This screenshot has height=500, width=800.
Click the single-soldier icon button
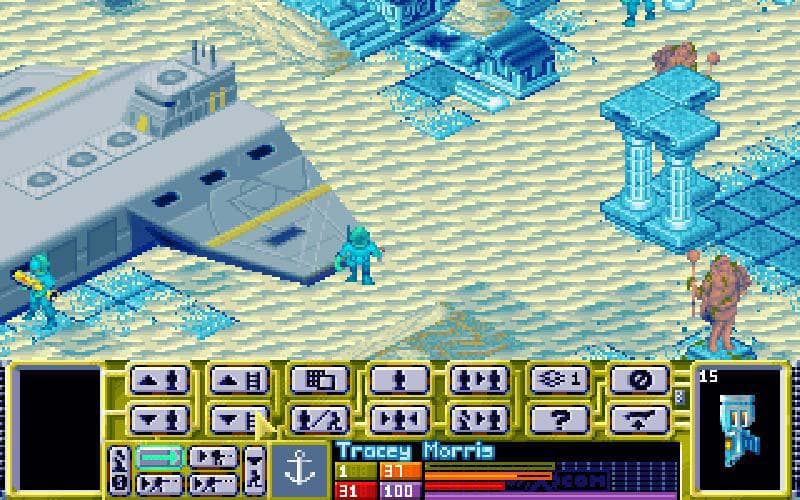click(x=399, y=381)
